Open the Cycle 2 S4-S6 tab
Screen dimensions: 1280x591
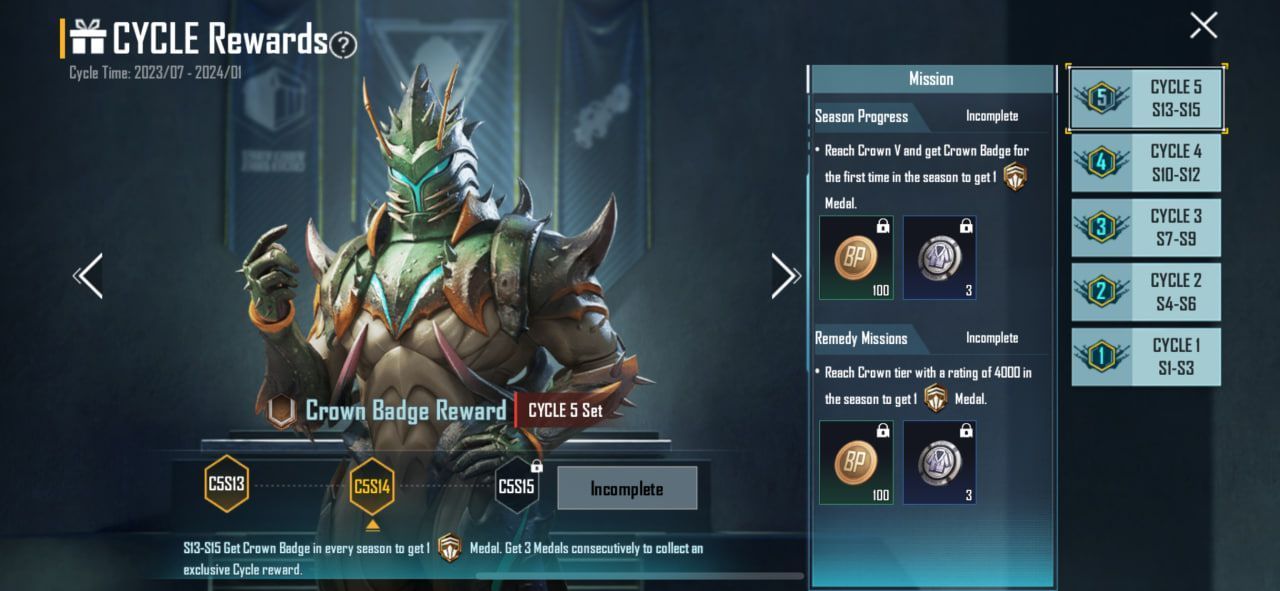point(1146,292)
